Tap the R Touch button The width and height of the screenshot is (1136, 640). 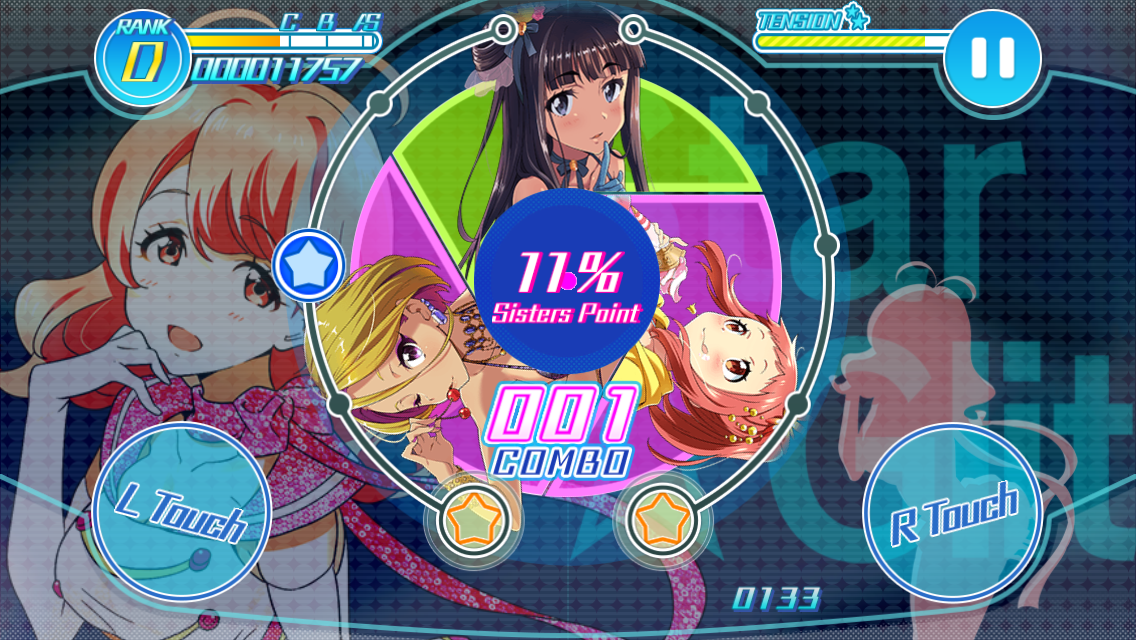953,511
